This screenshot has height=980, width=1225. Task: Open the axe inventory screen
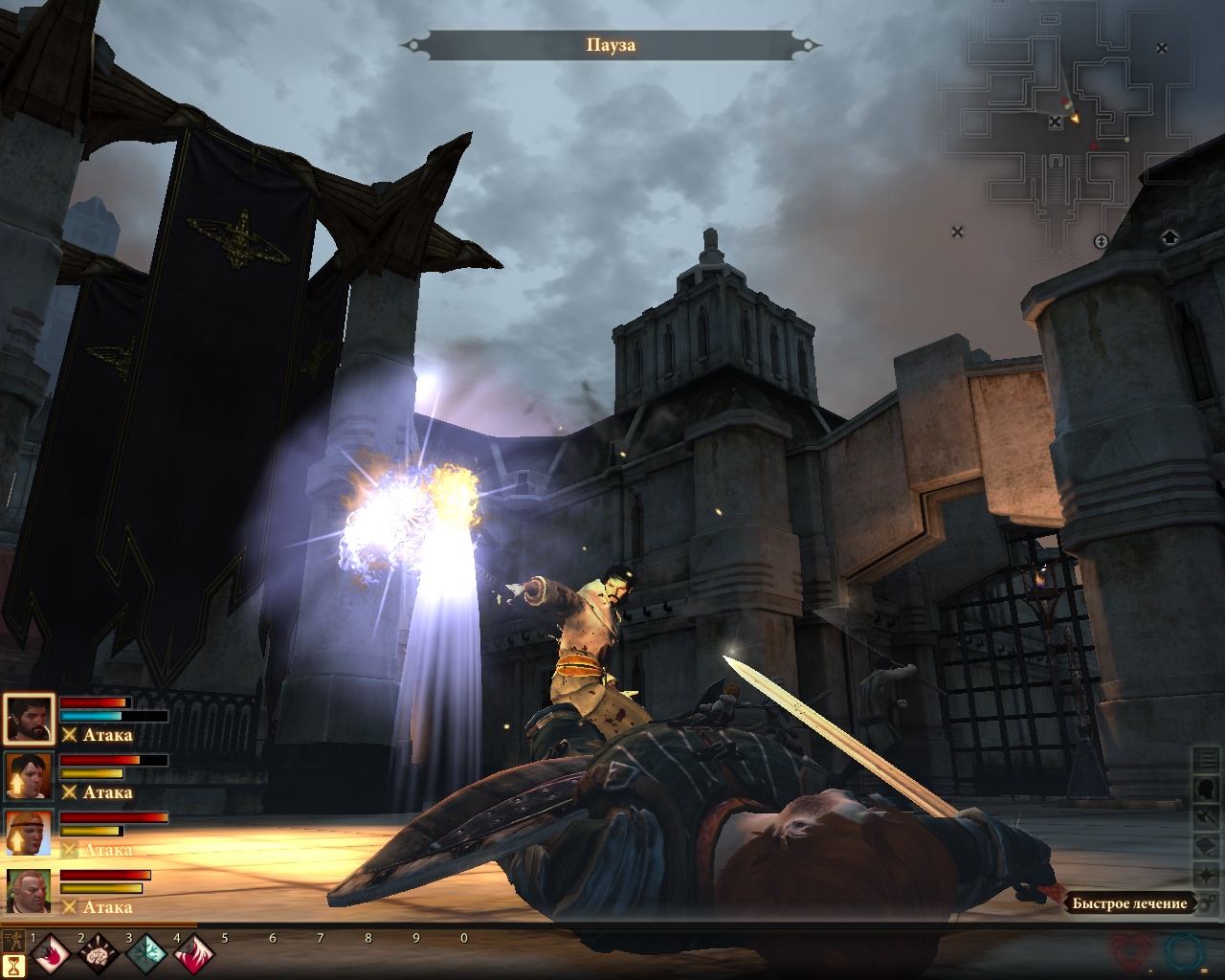tap(1207, 818)
